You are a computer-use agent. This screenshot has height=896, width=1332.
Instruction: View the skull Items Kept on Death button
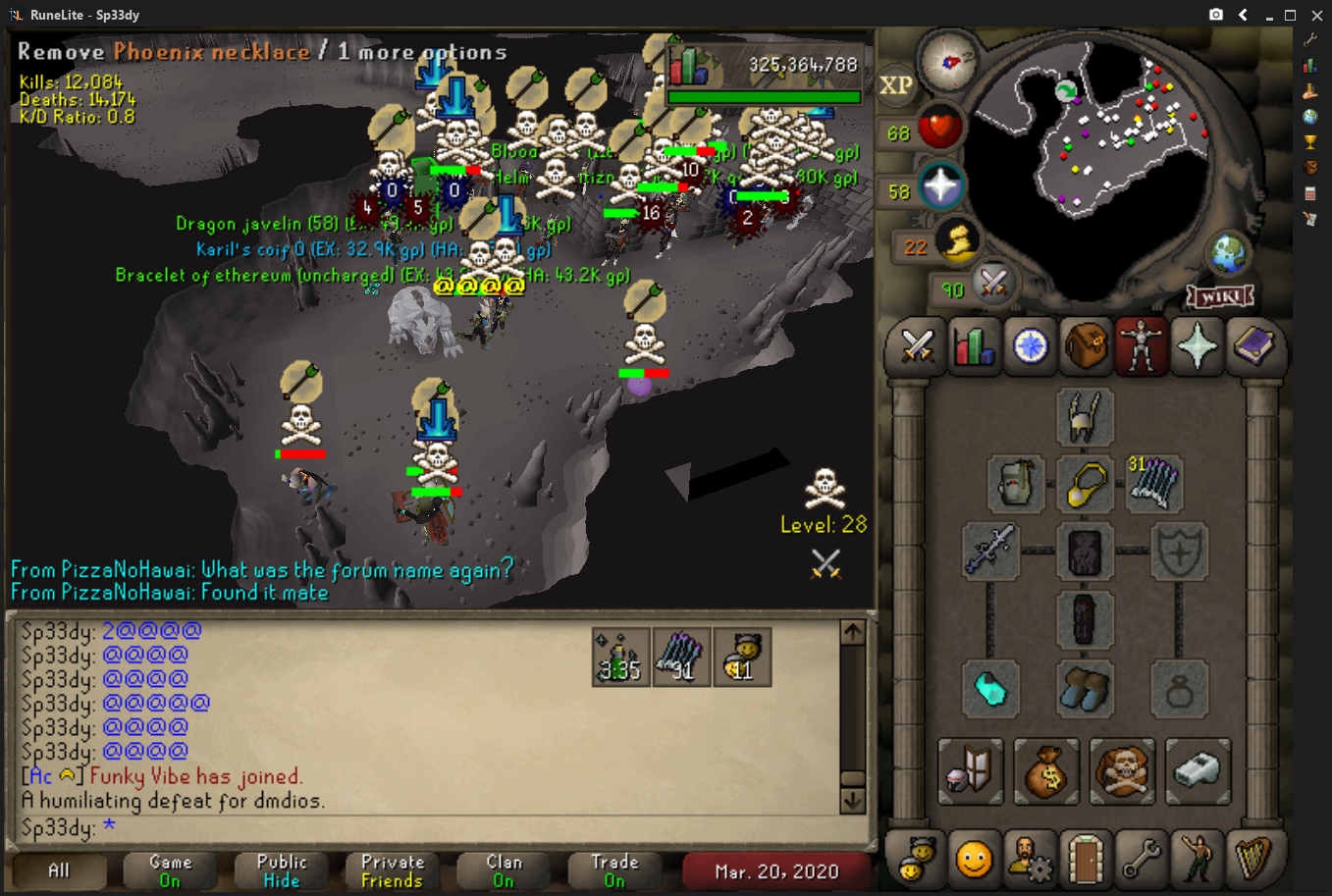coord(1122,772)
